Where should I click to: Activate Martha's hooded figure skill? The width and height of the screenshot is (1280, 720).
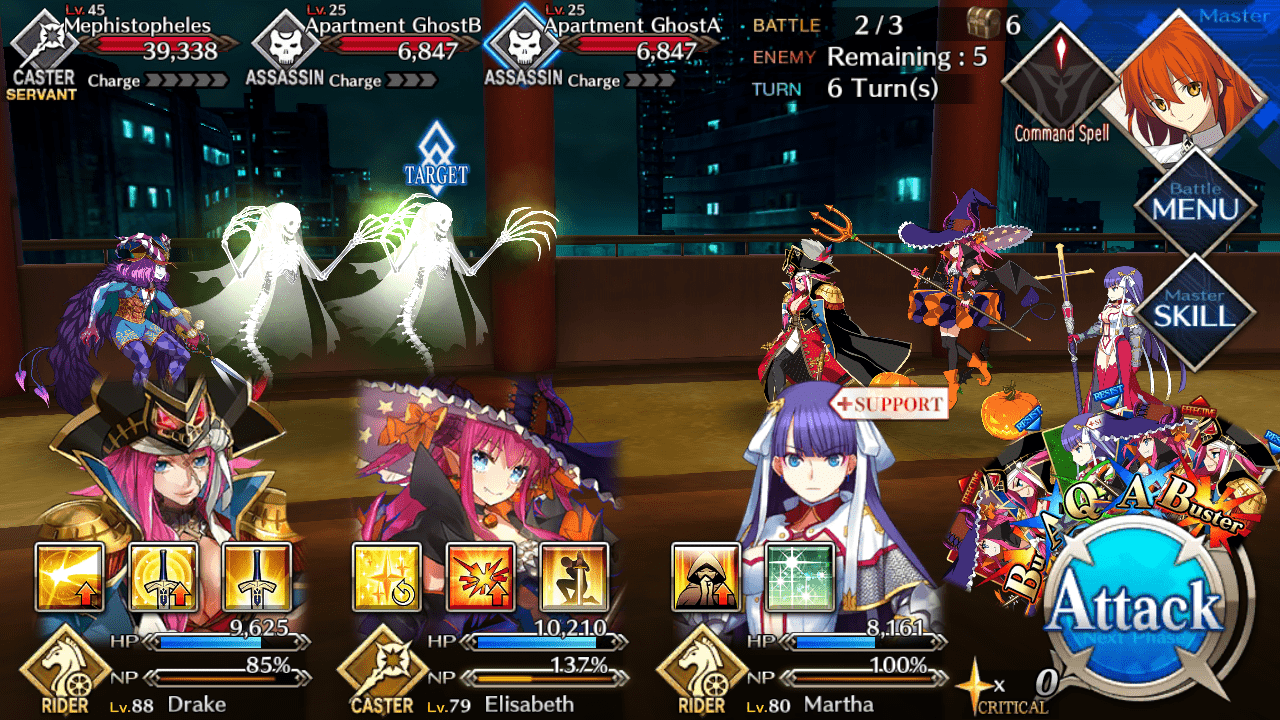click(x=706, y=578)
